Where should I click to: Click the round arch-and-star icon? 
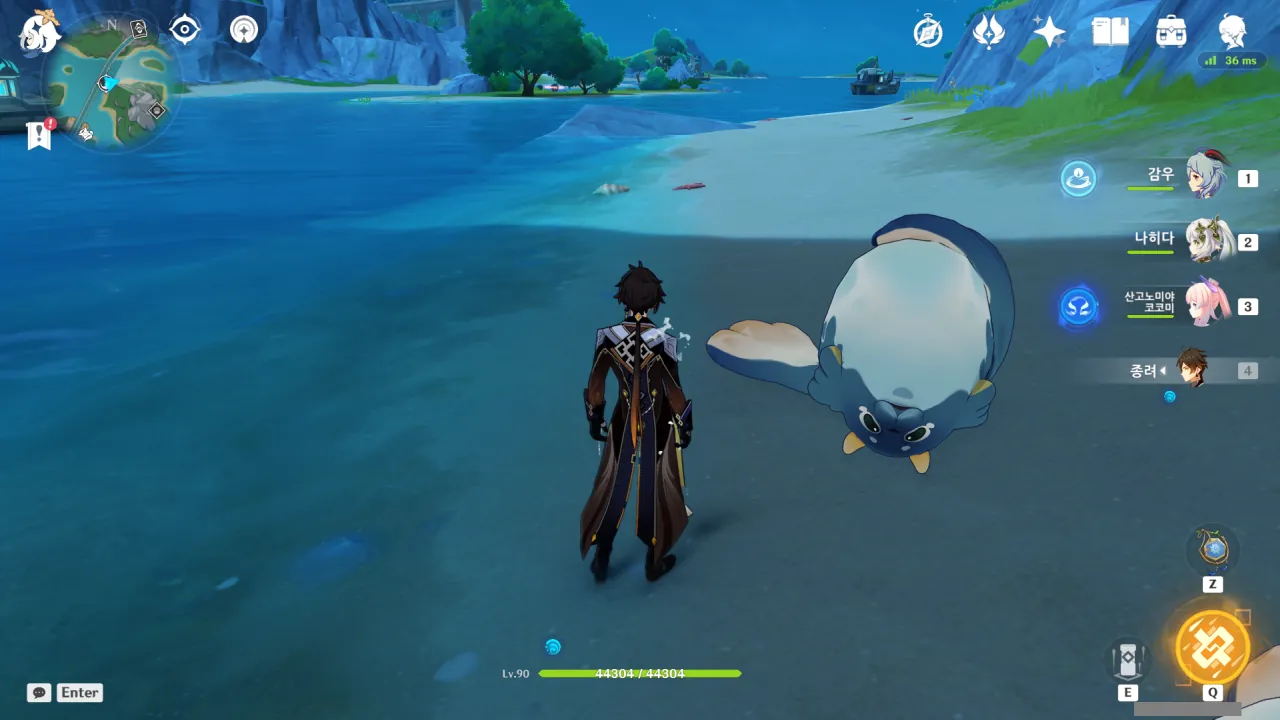[243, 30]
